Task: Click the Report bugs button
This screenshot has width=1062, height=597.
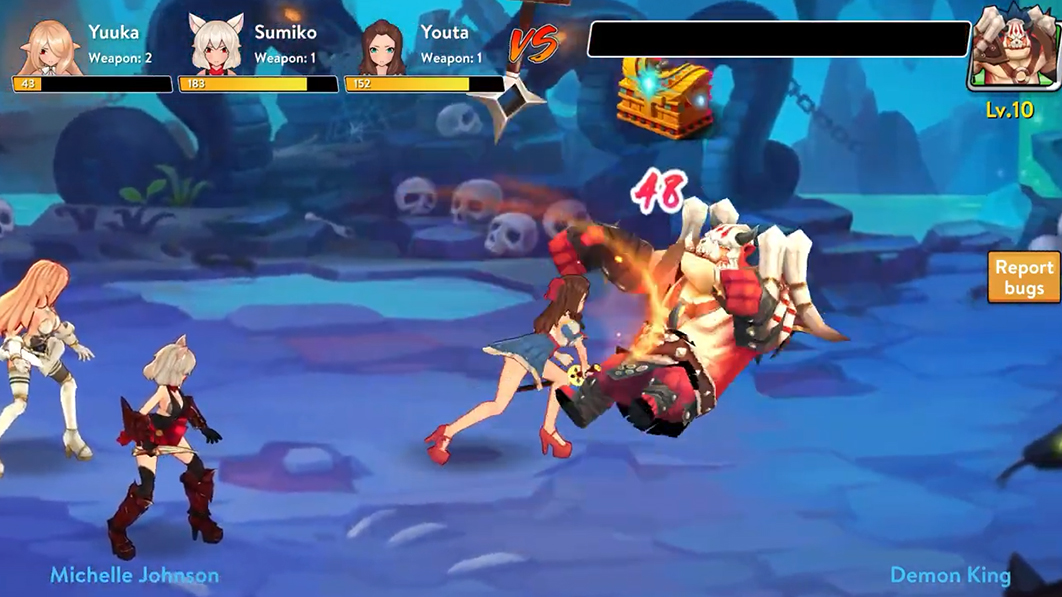Action: coord(1024,277)
